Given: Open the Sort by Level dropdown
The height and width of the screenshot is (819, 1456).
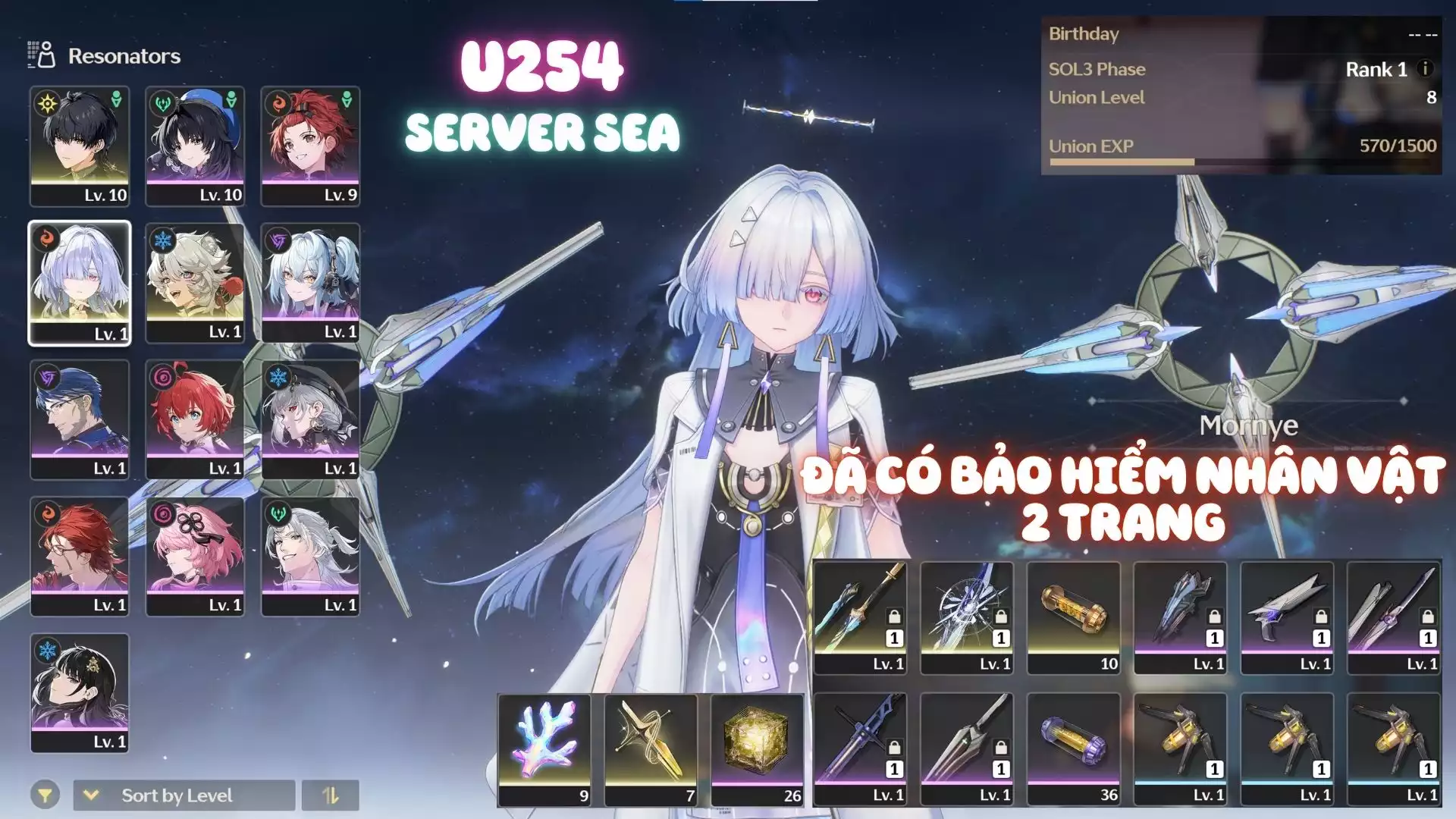Looking at the screenshot, I should tap(184, 795).
